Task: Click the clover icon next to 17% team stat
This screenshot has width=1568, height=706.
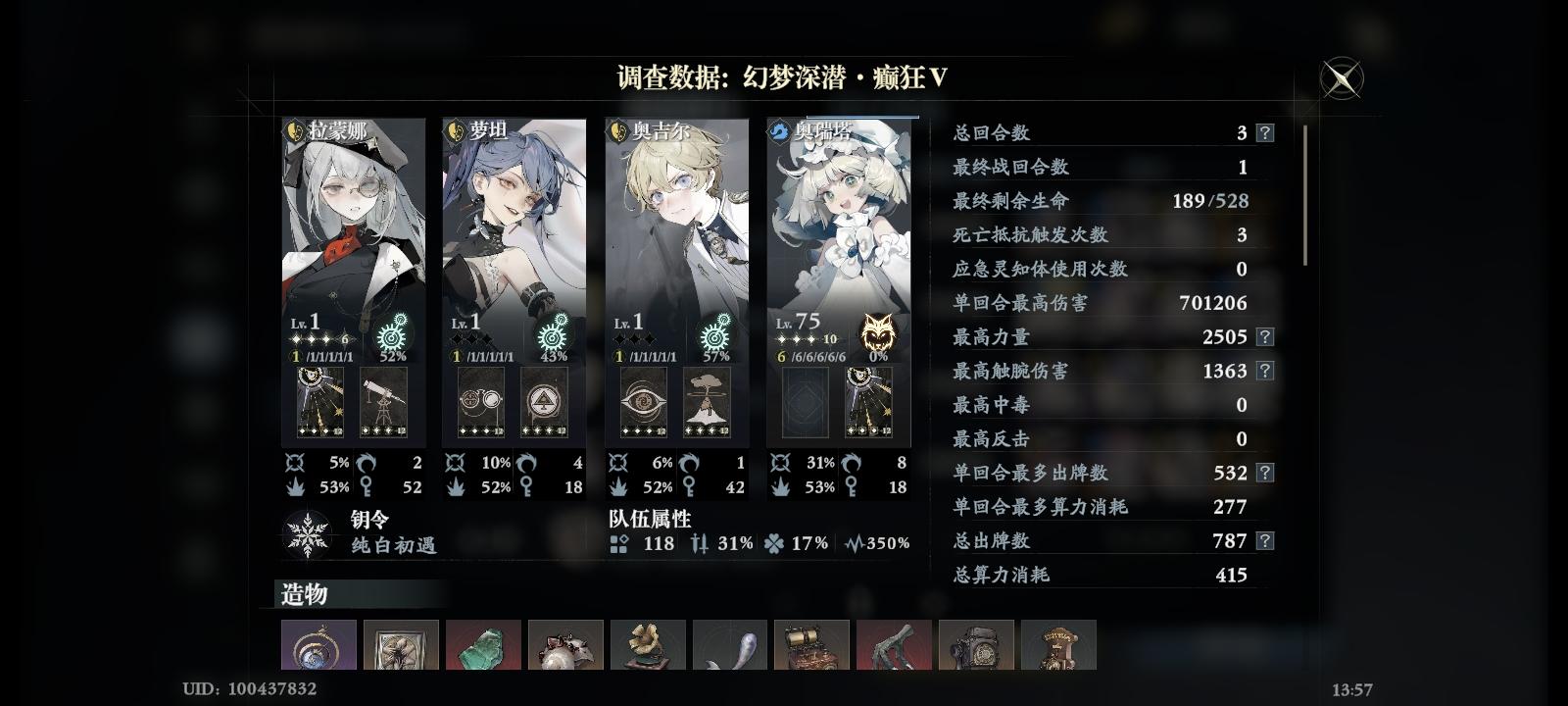Action: click(x=771, y=543)
